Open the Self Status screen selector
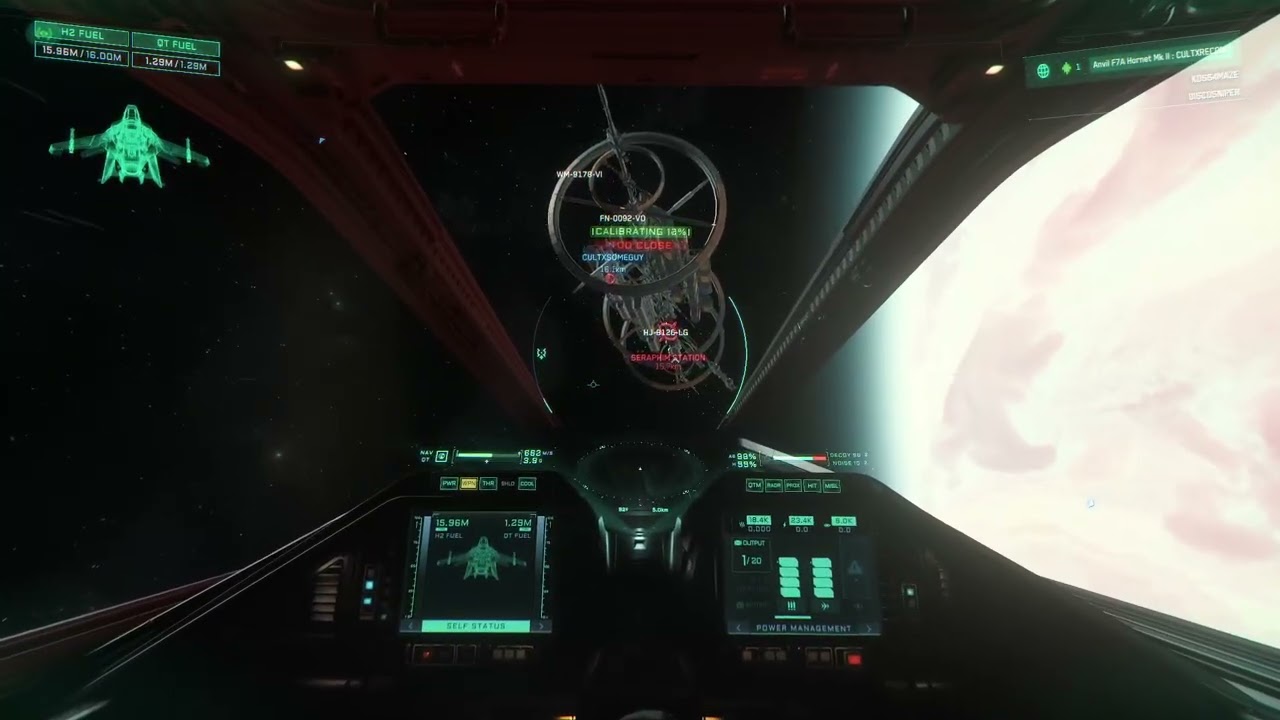1280x720 pixels. click(x=476, y=627)
